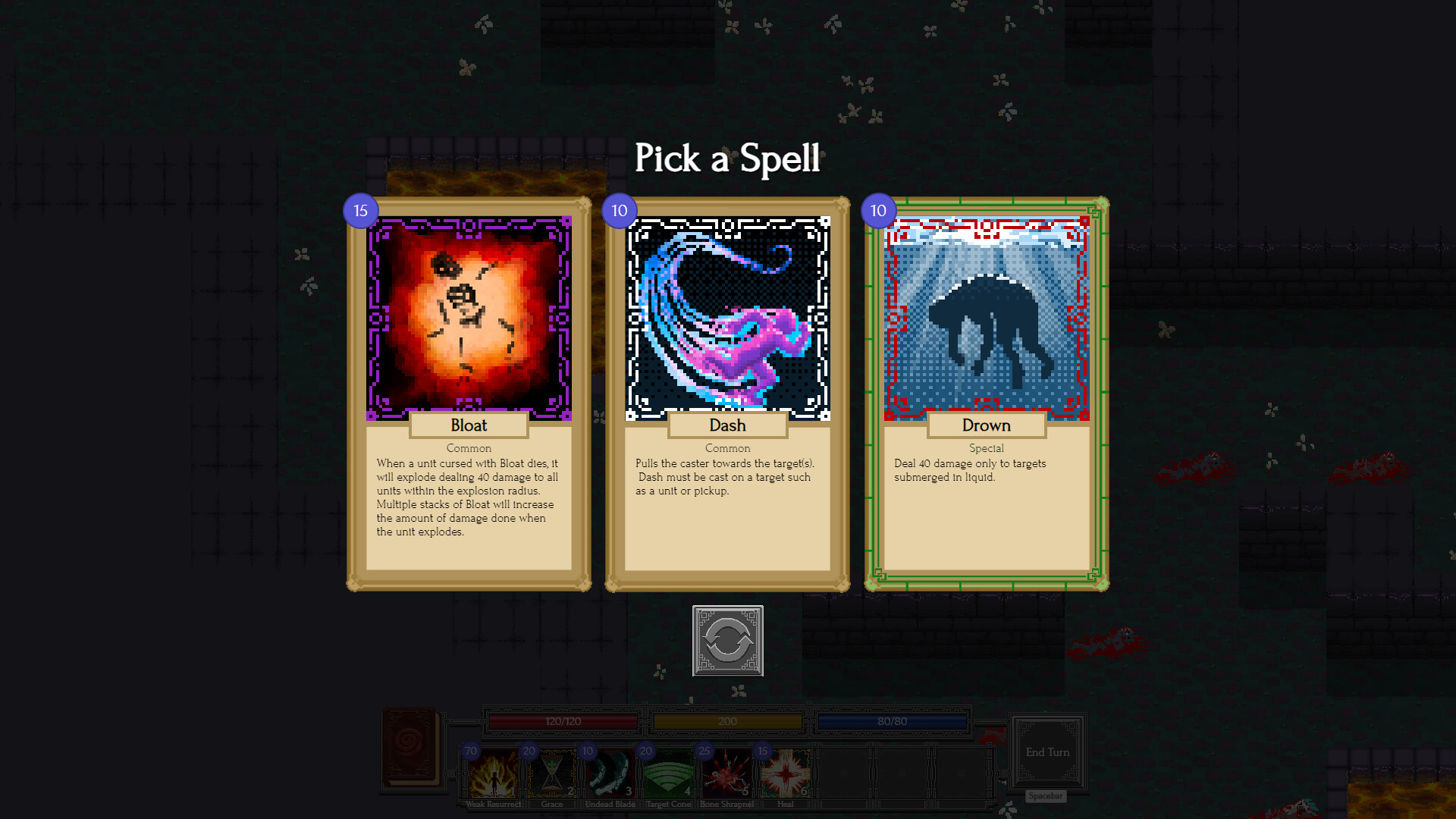This screenshot has height=819, width=1456.
Task: Click the red 120/120 health bar
Action: click(x=561, y=721)
